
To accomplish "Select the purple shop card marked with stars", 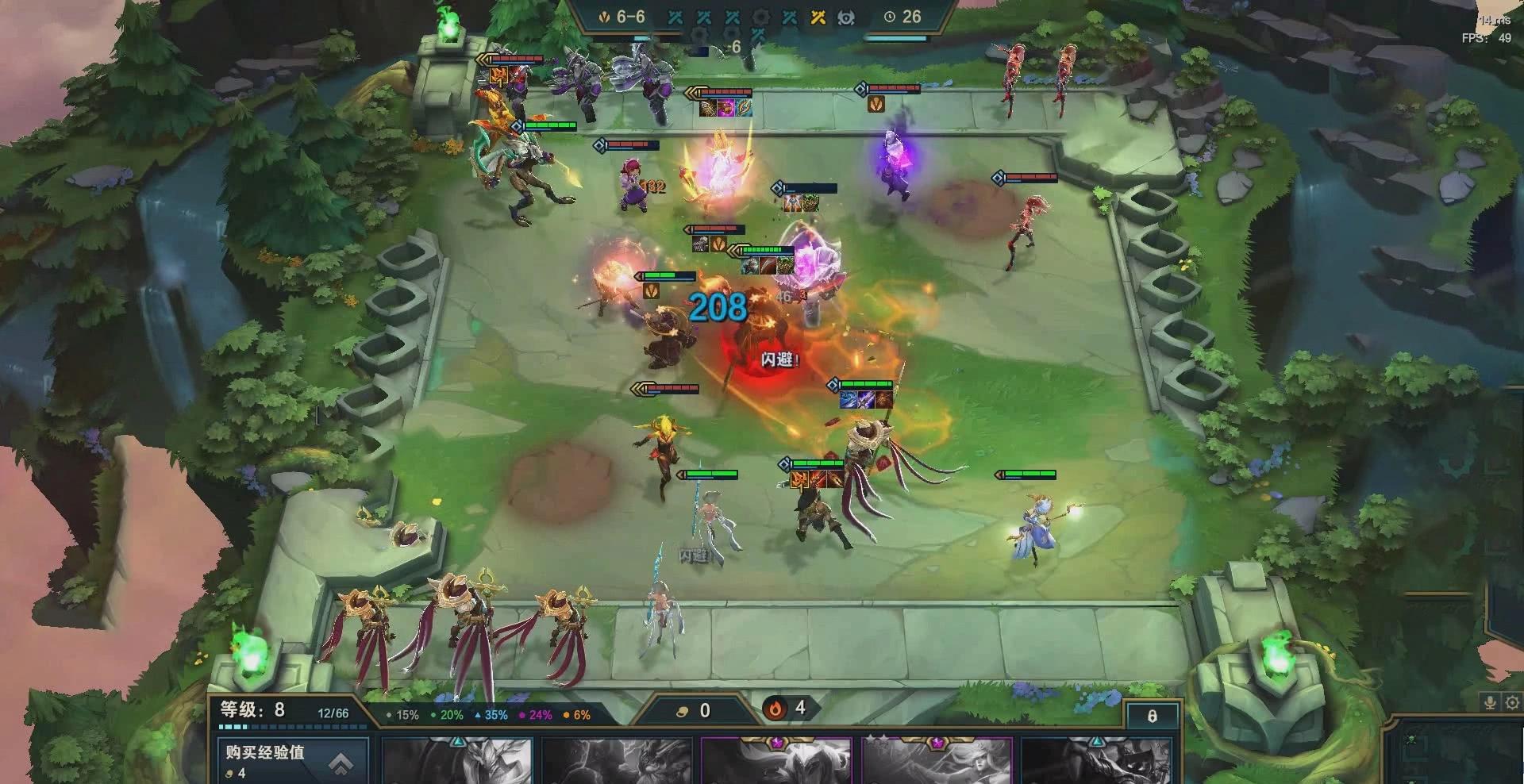I will click(x=937, y=761).
